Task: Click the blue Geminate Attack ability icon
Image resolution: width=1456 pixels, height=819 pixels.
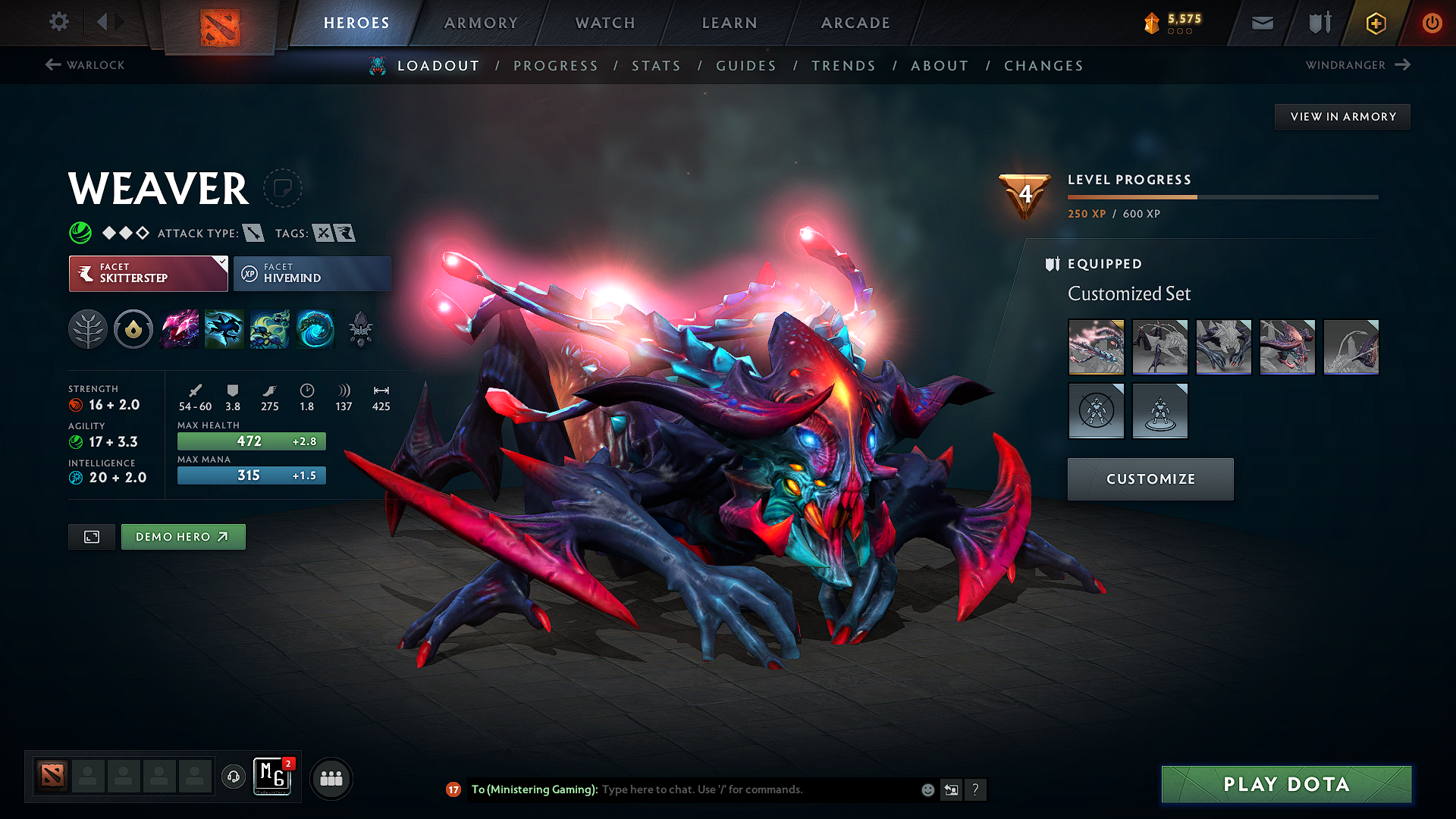Action: point(225,329)
